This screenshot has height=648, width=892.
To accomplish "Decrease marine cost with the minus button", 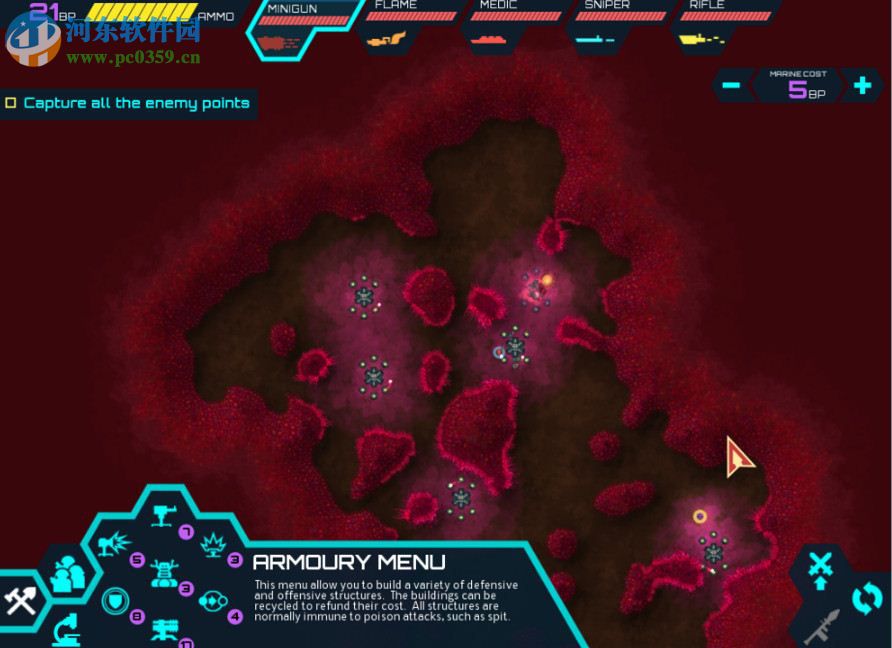I will click(731, 86).
